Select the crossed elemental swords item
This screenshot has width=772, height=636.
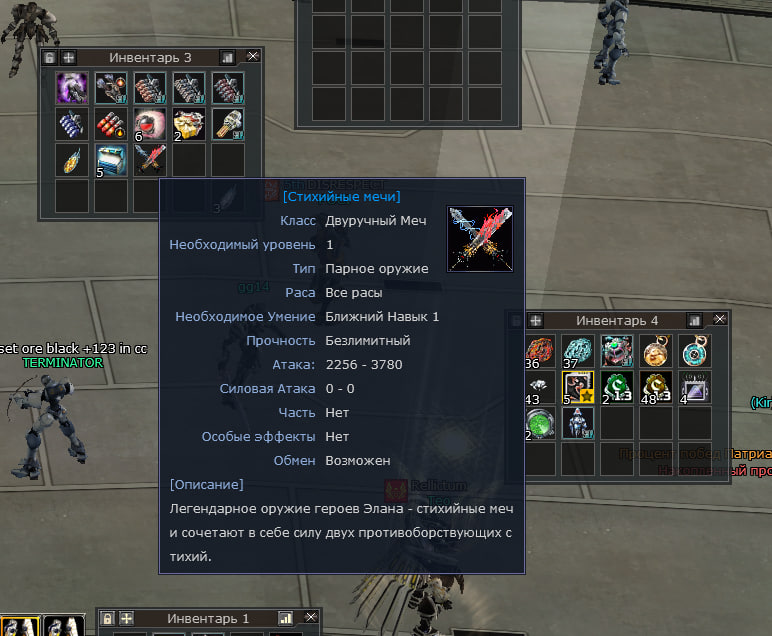(x=150, y=159)
